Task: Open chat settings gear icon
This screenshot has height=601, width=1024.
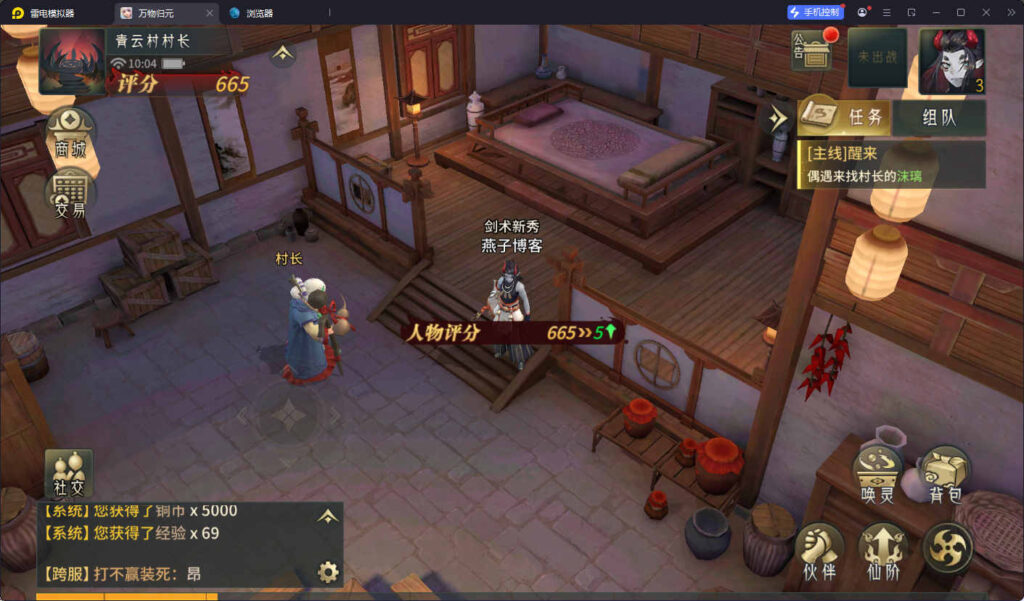Action: point(327,572)
